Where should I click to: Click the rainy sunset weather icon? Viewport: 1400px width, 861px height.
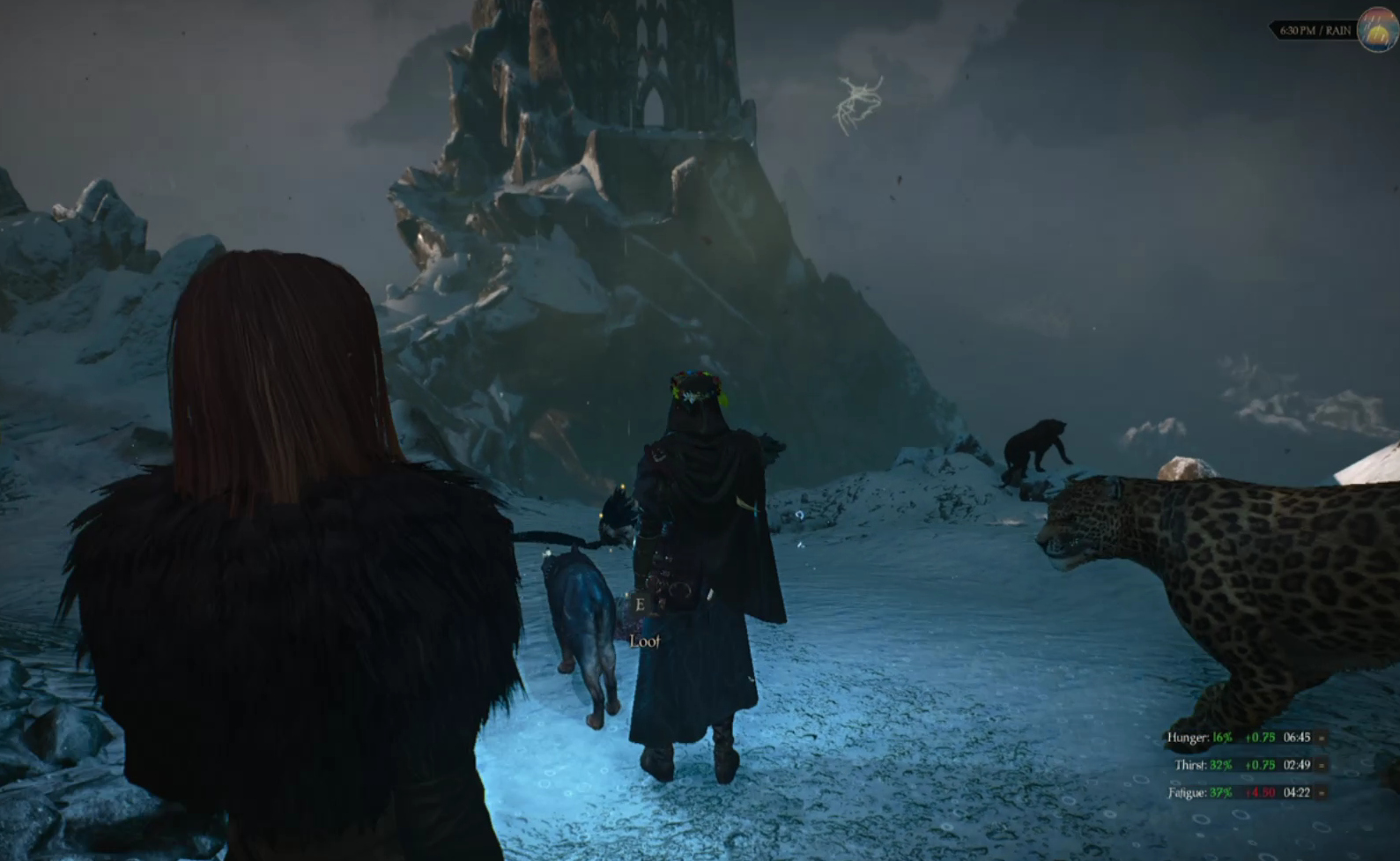click(x=1378, y=30)
